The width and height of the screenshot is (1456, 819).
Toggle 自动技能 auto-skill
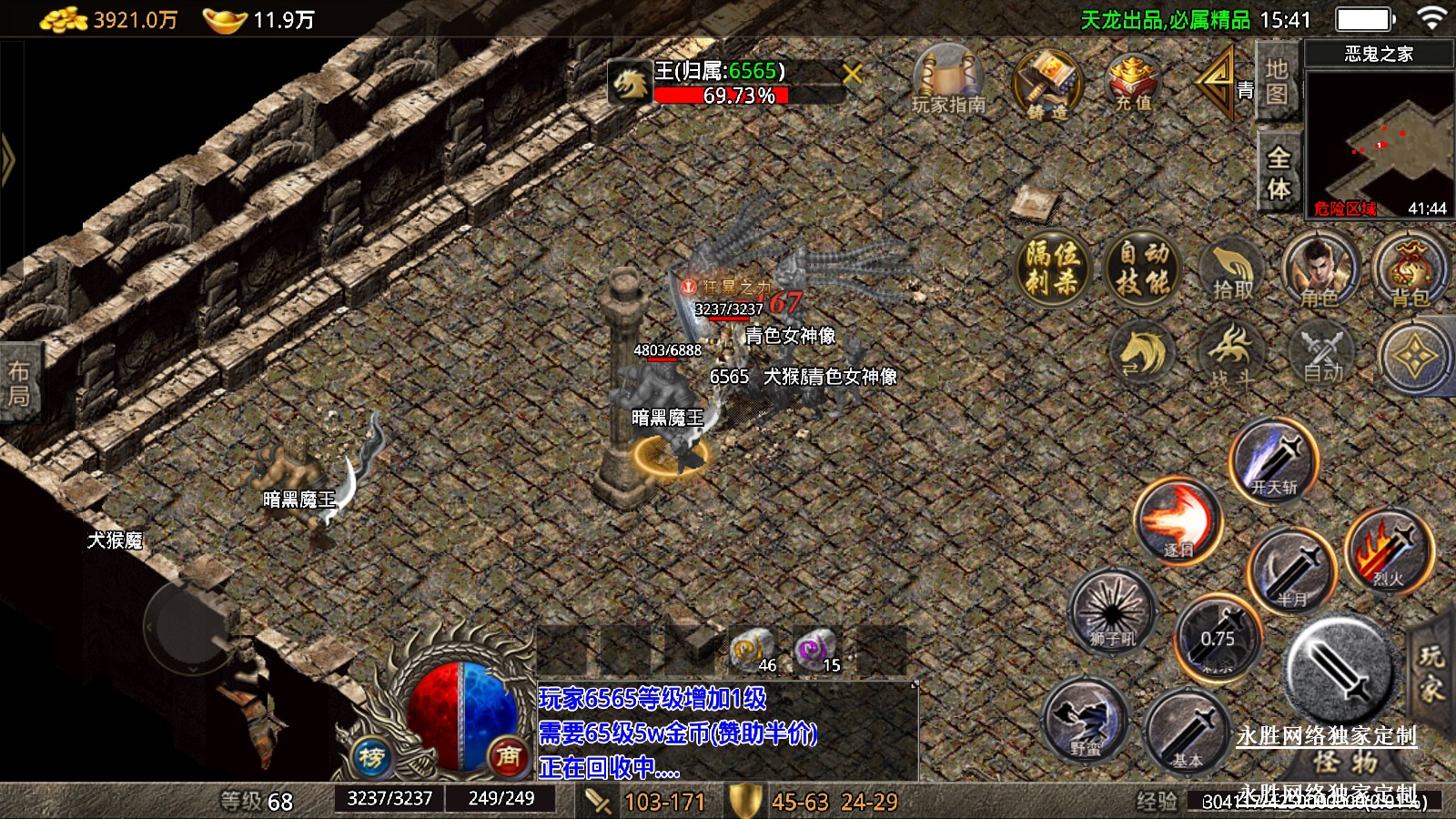tap(1143, 268)
